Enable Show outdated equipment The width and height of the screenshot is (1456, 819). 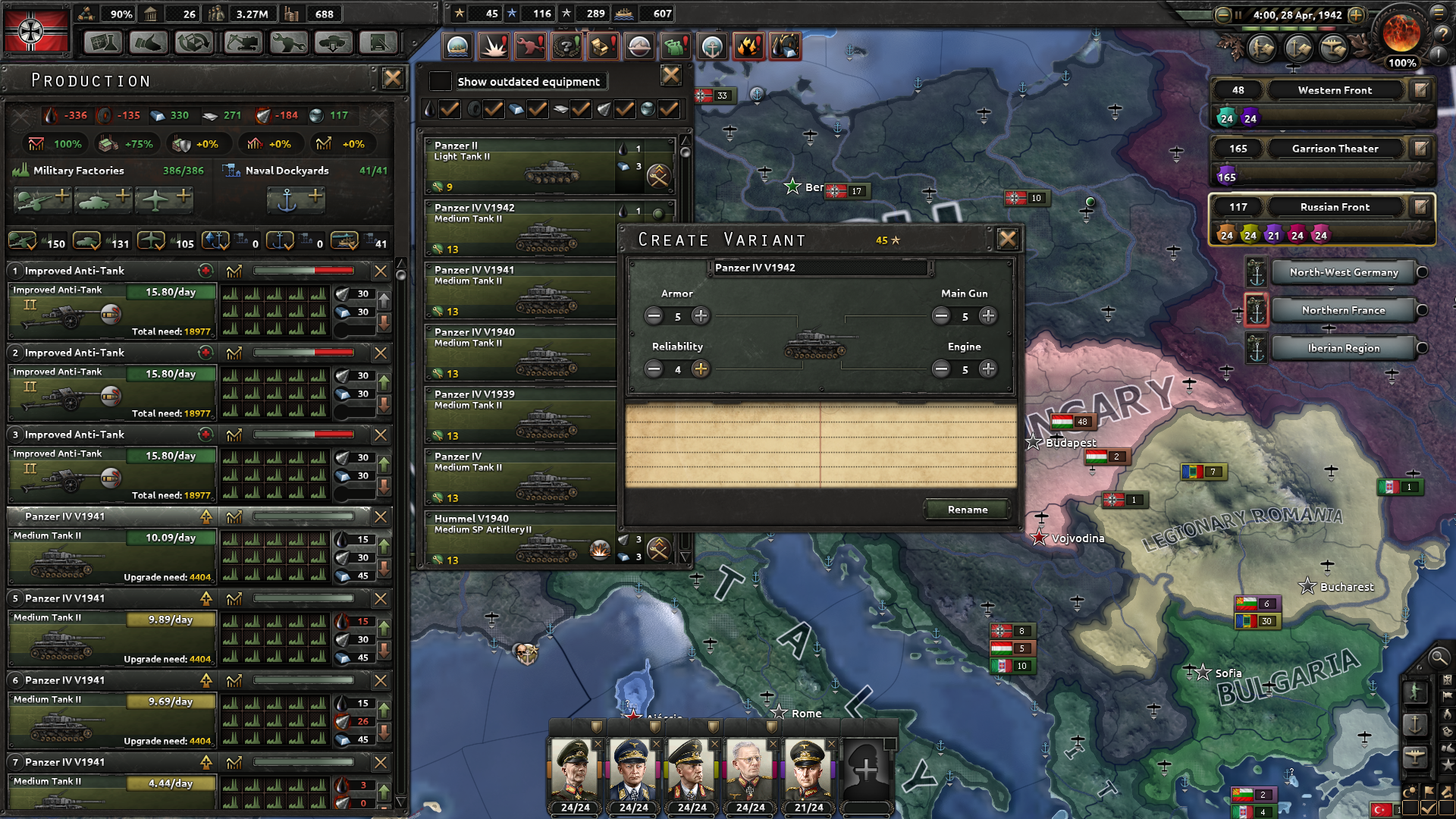441,81
